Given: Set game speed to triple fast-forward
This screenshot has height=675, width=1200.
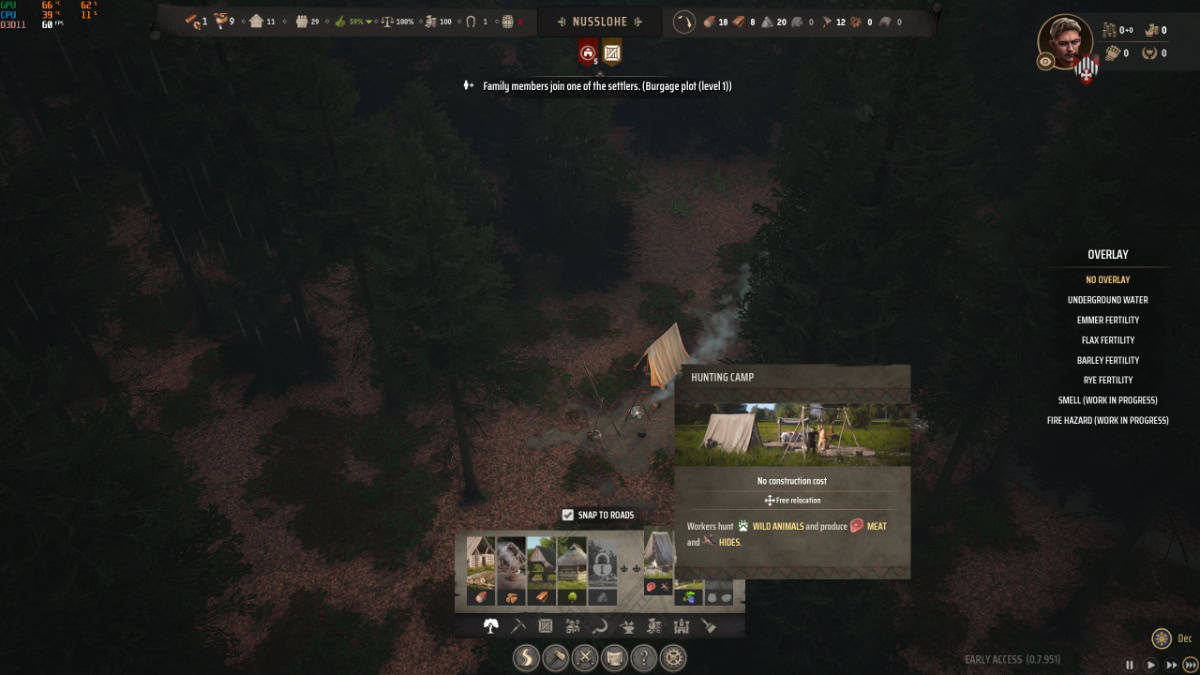Looking at the screenshot, I should 1189,664.
